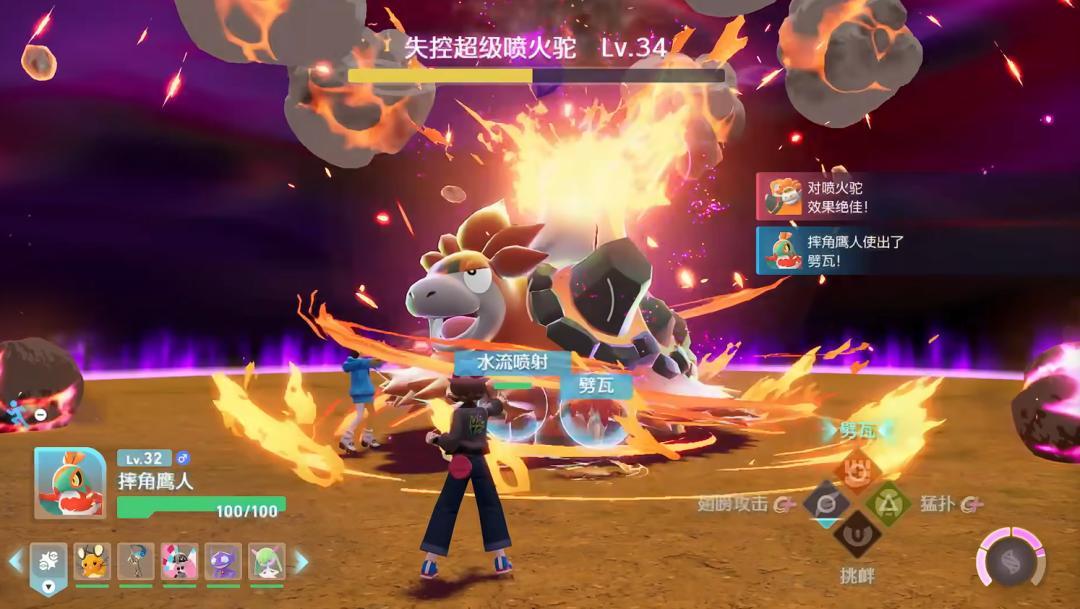Activate the 猛扑 move diamond
This screenshot has height=609, width=1080.
tap(887, 503)
